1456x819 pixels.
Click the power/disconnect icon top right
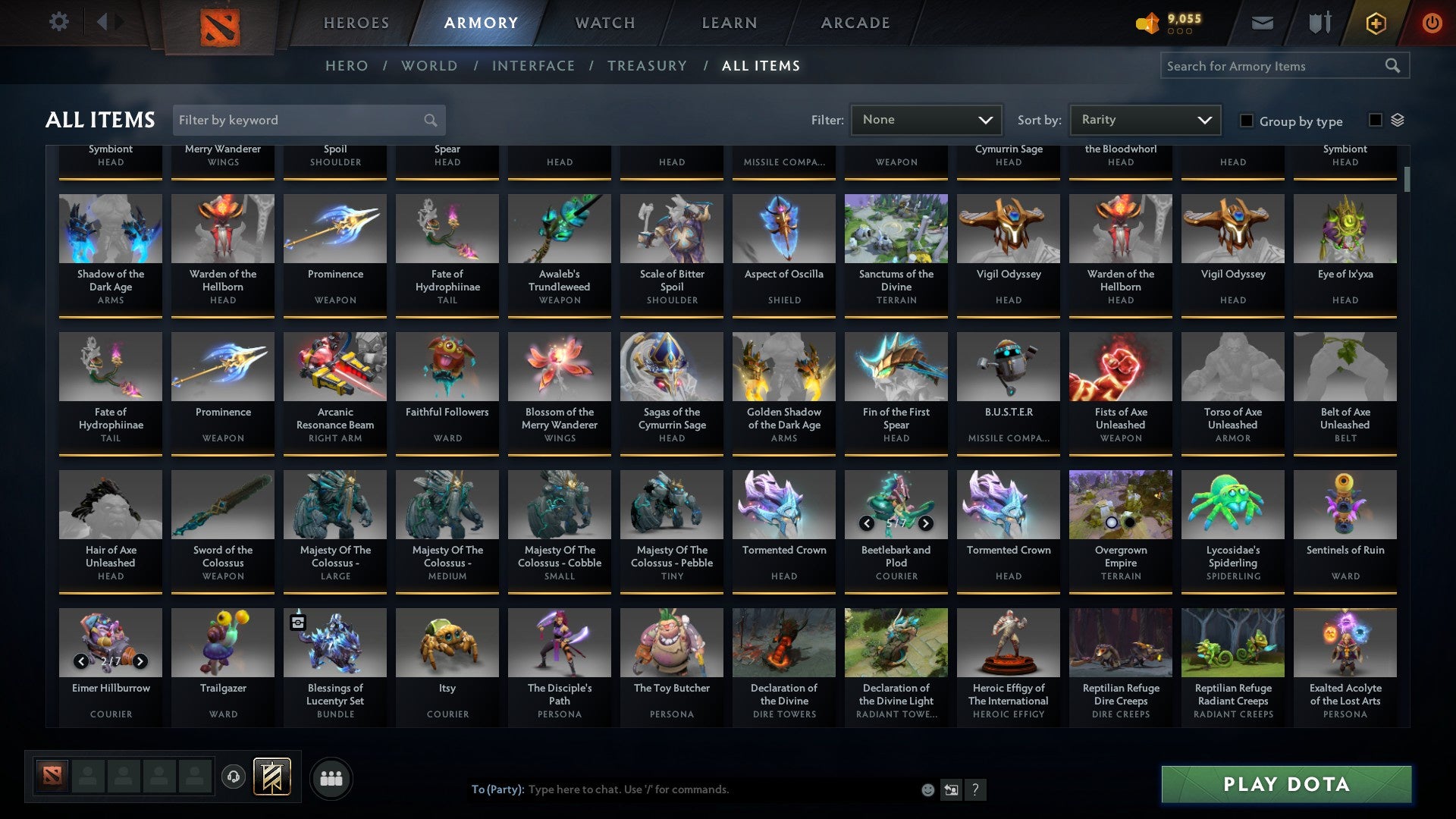[1432, 22]
